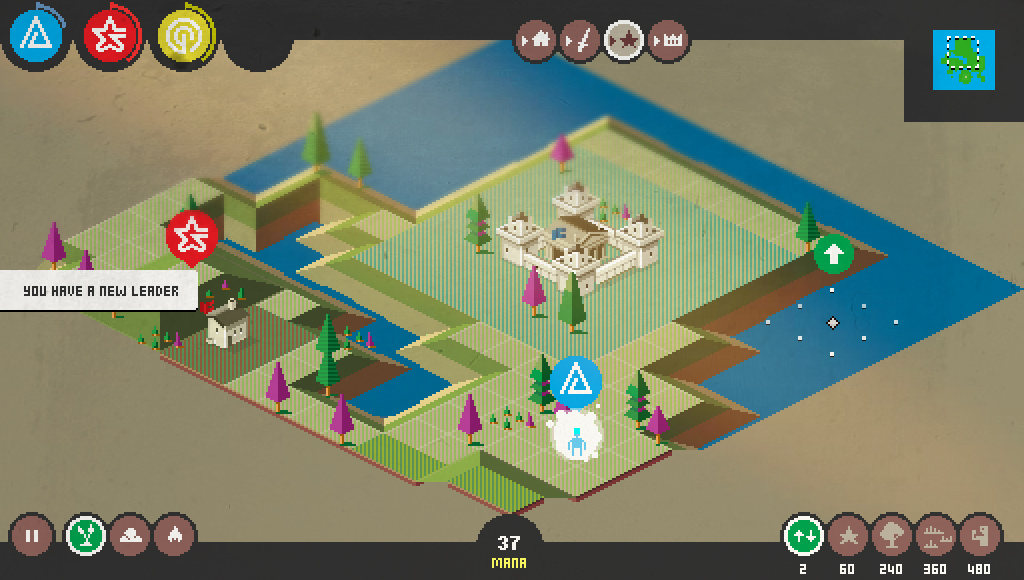Activate the raise/lower land power
Image resolution: width=1024 pixels, height=580 pixels.
(803, 536)
